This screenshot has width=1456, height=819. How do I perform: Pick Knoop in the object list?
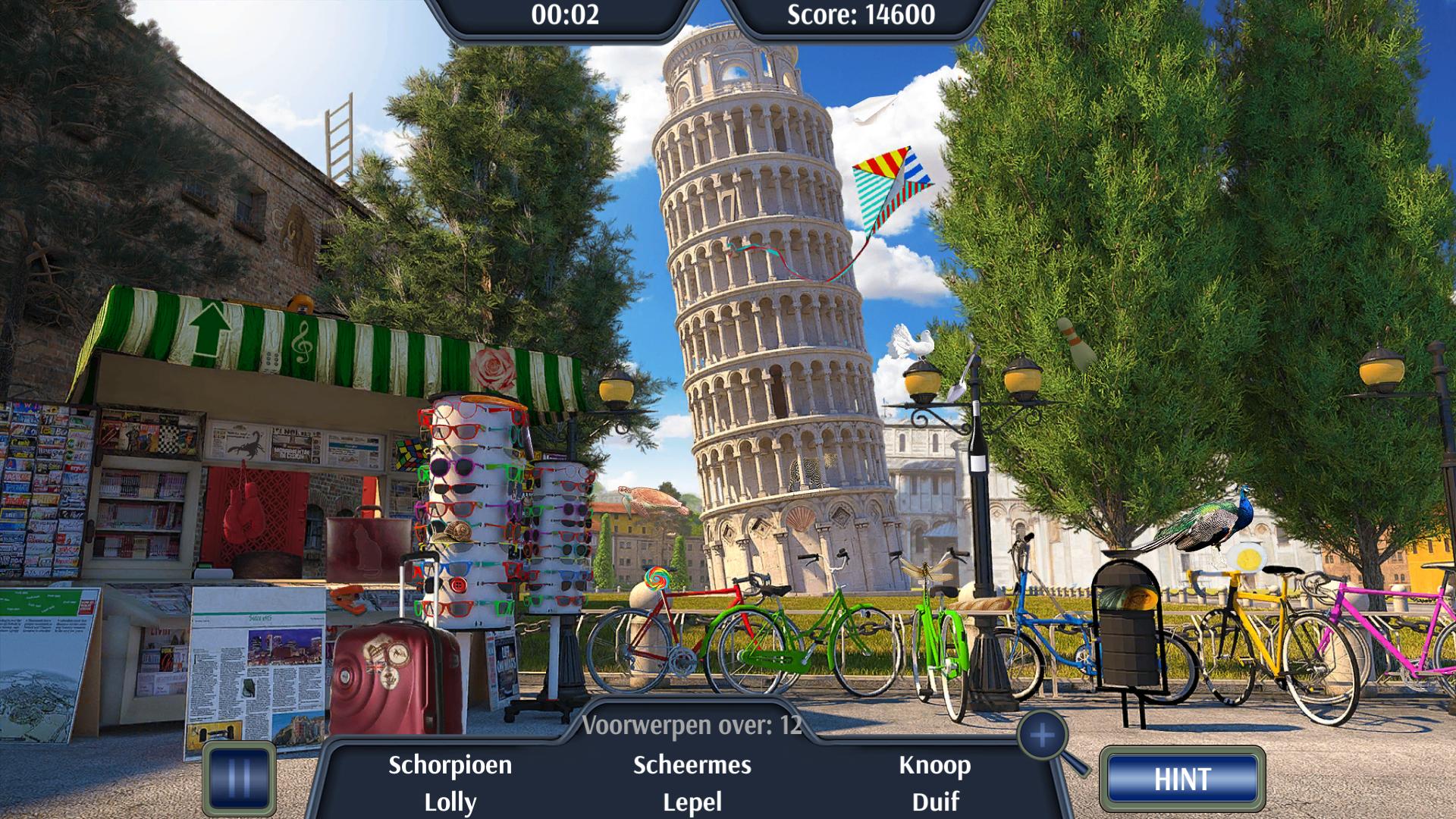pos(934,765)
